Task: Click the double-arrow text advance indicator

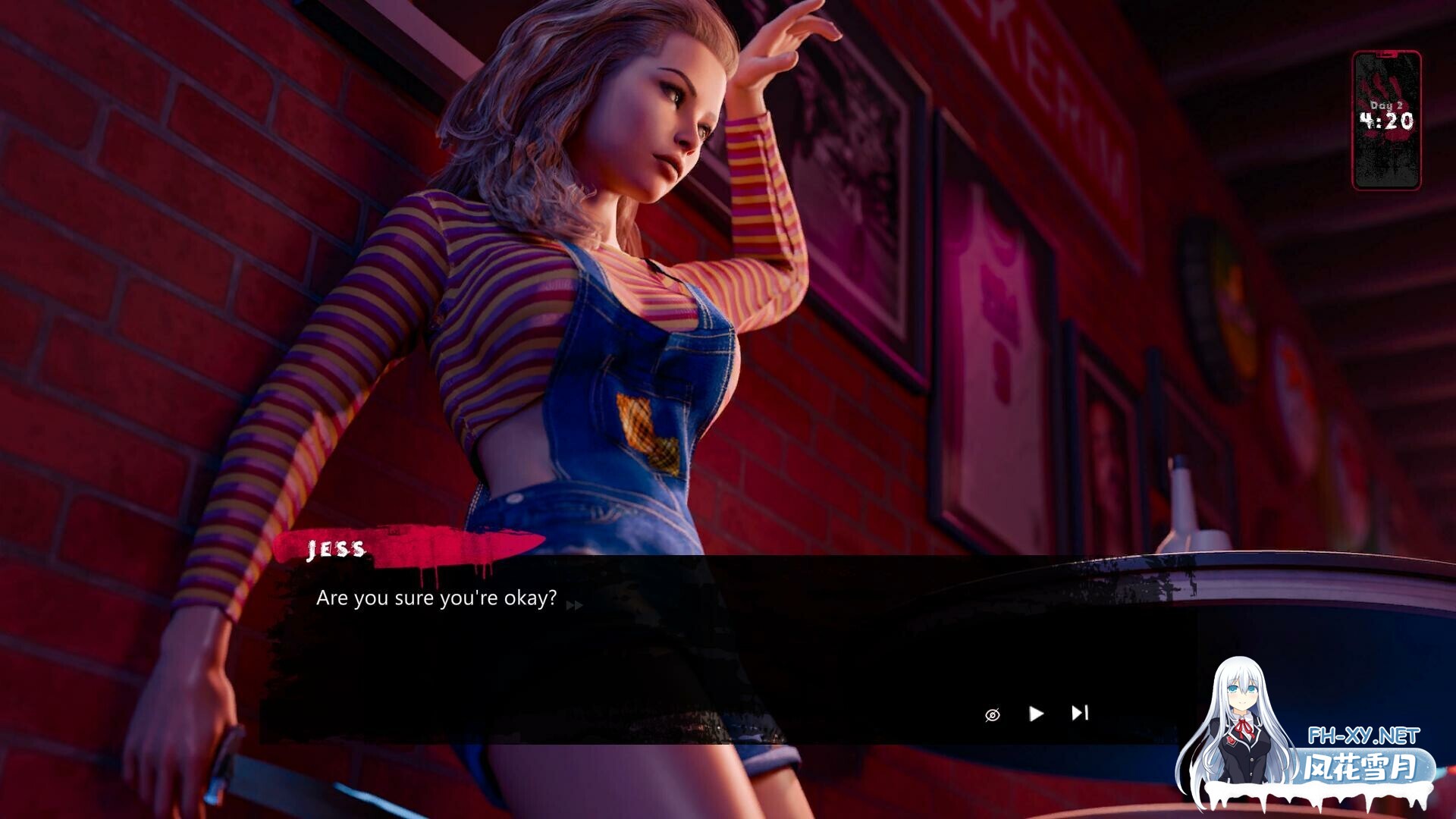Action: click(x=576, y=605)
